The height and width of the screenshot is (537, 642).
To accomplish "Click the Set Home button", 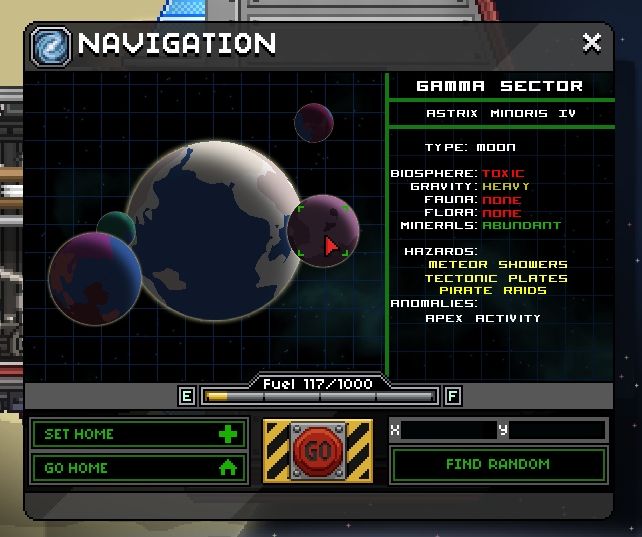I will pos(138,434).
